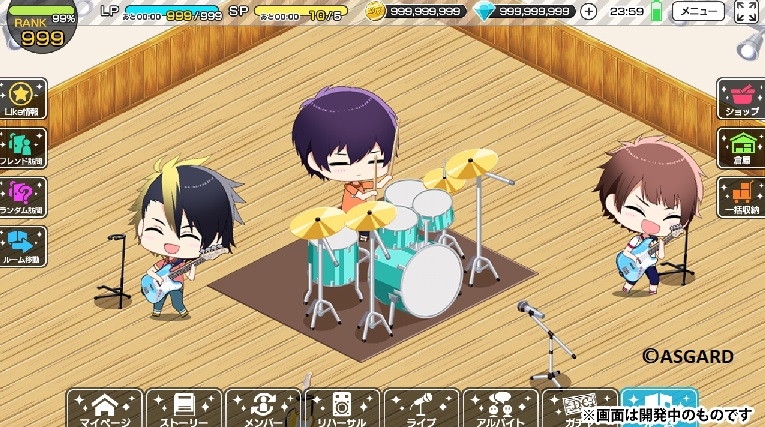
Task: Select the ライブ (Live) microphone tab
Action: [421, 408]
